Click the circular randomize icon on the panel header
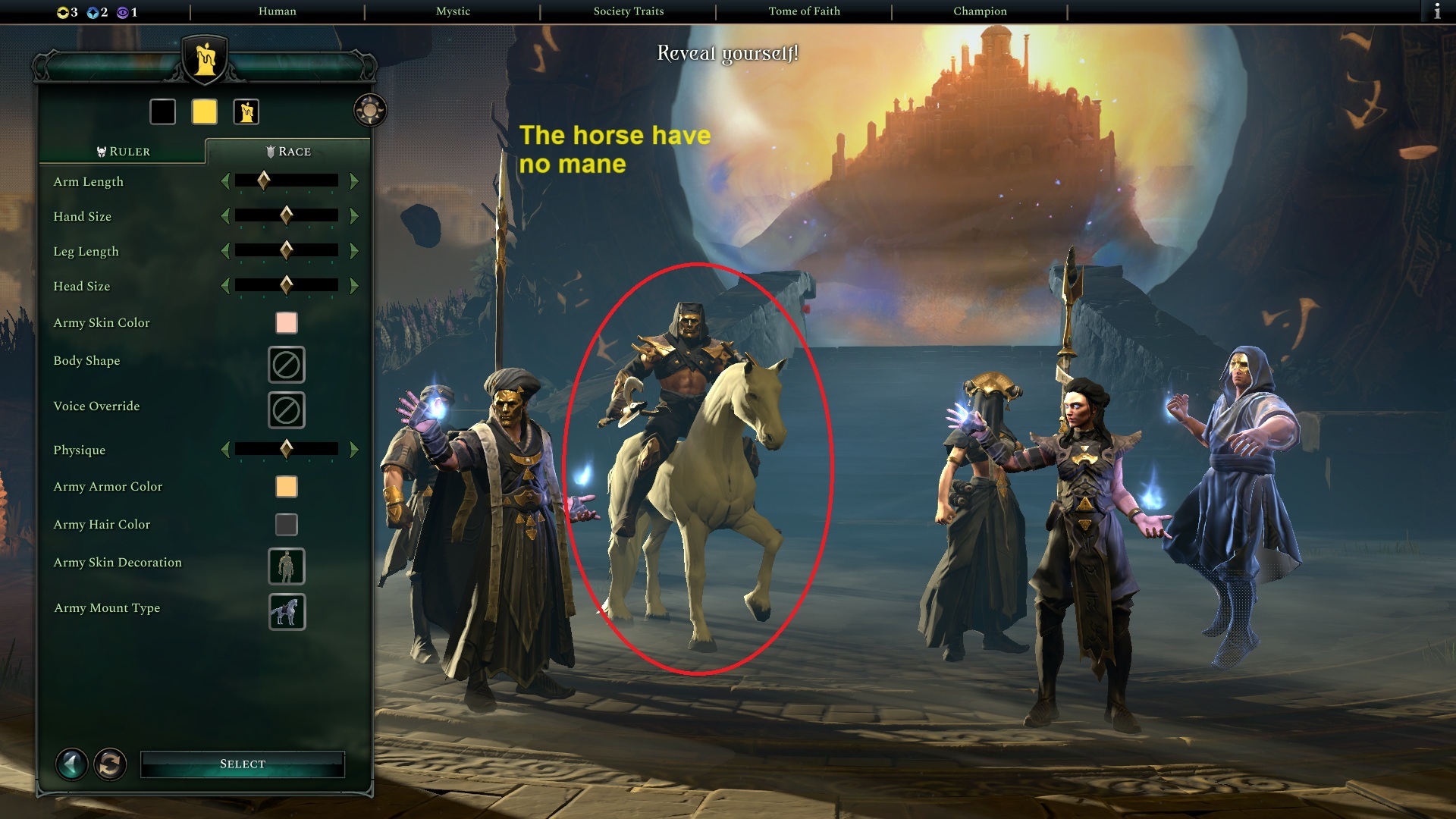The height and width of the screenshot is (819, 1456). point(369,109)
